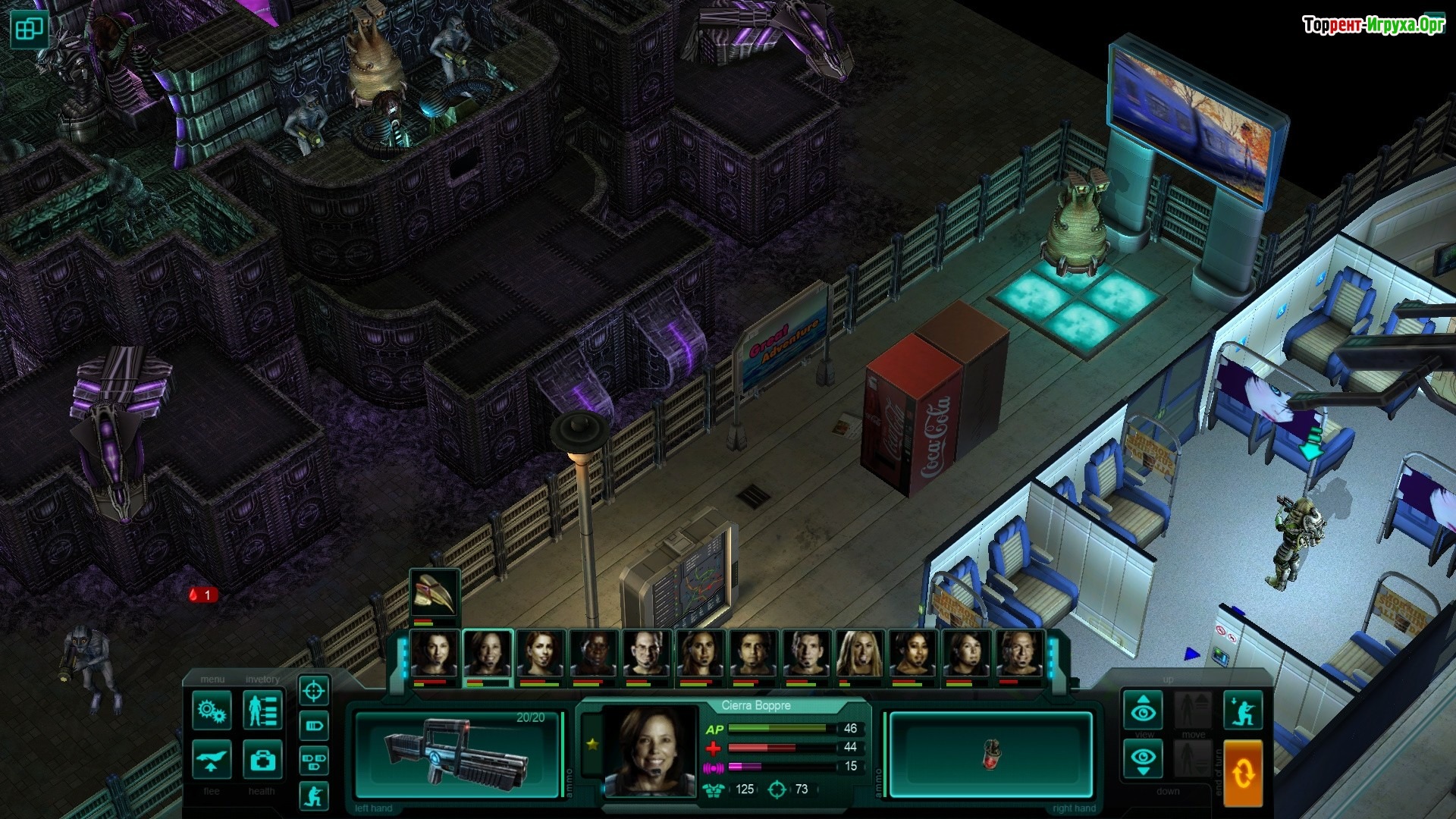1456x819 pixels.
Task: Click Cierra Boppre's large portrait
Action: click(x=650, y=751)
